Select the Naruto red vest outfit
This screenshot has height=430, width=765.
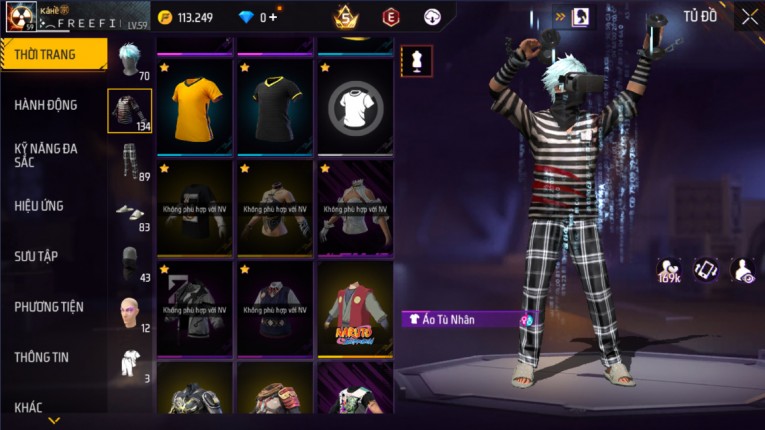[355, 309]
